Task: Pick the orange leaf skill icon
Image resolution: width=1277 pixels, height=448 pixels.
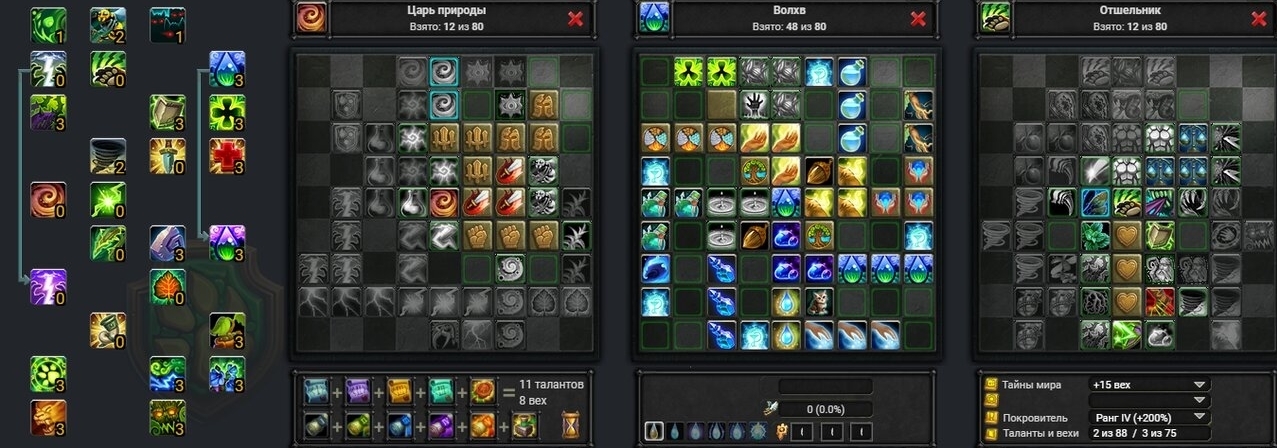Action: pos(167,286)
